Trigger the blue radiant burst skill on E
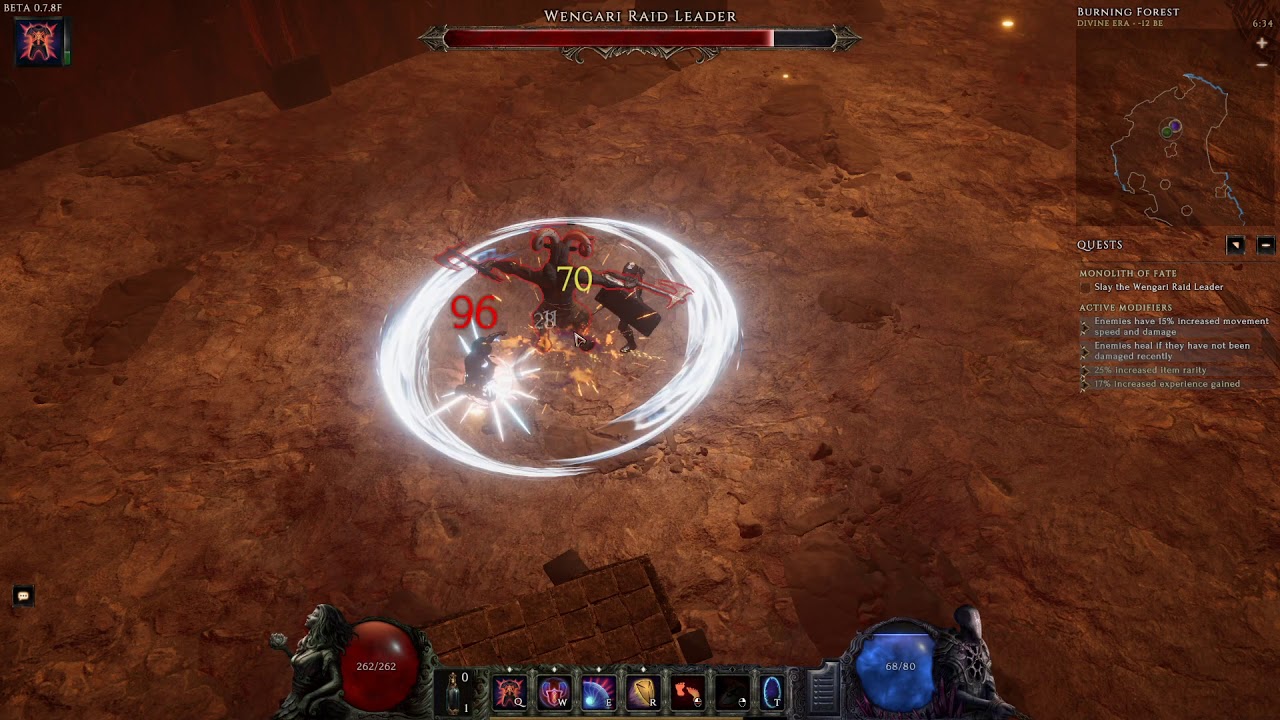This screenshot has height=720, width=1280. pyautogui.click(x=597, y=692)
